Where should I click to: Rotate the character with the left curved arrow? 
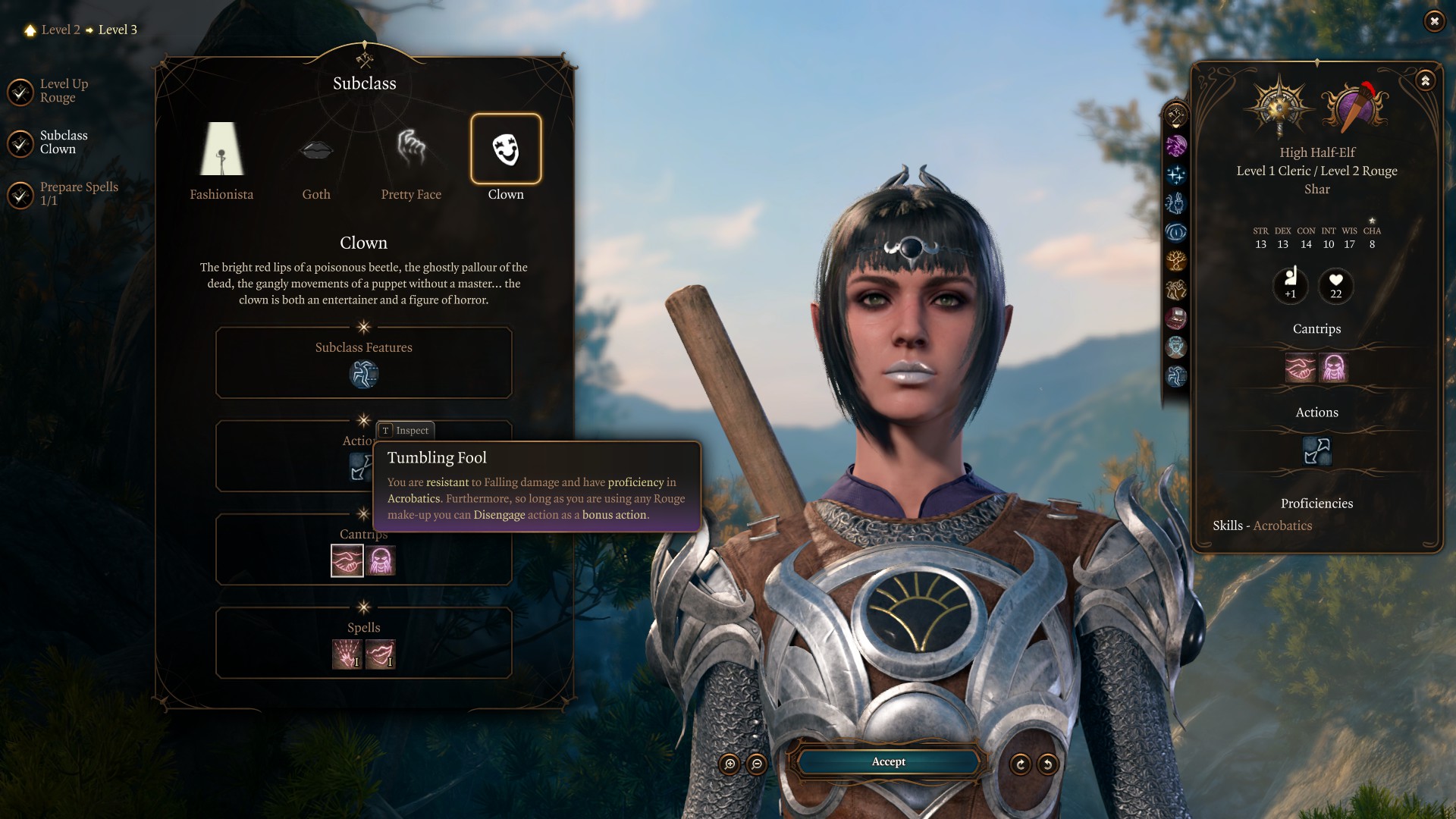click(1021, 764)
